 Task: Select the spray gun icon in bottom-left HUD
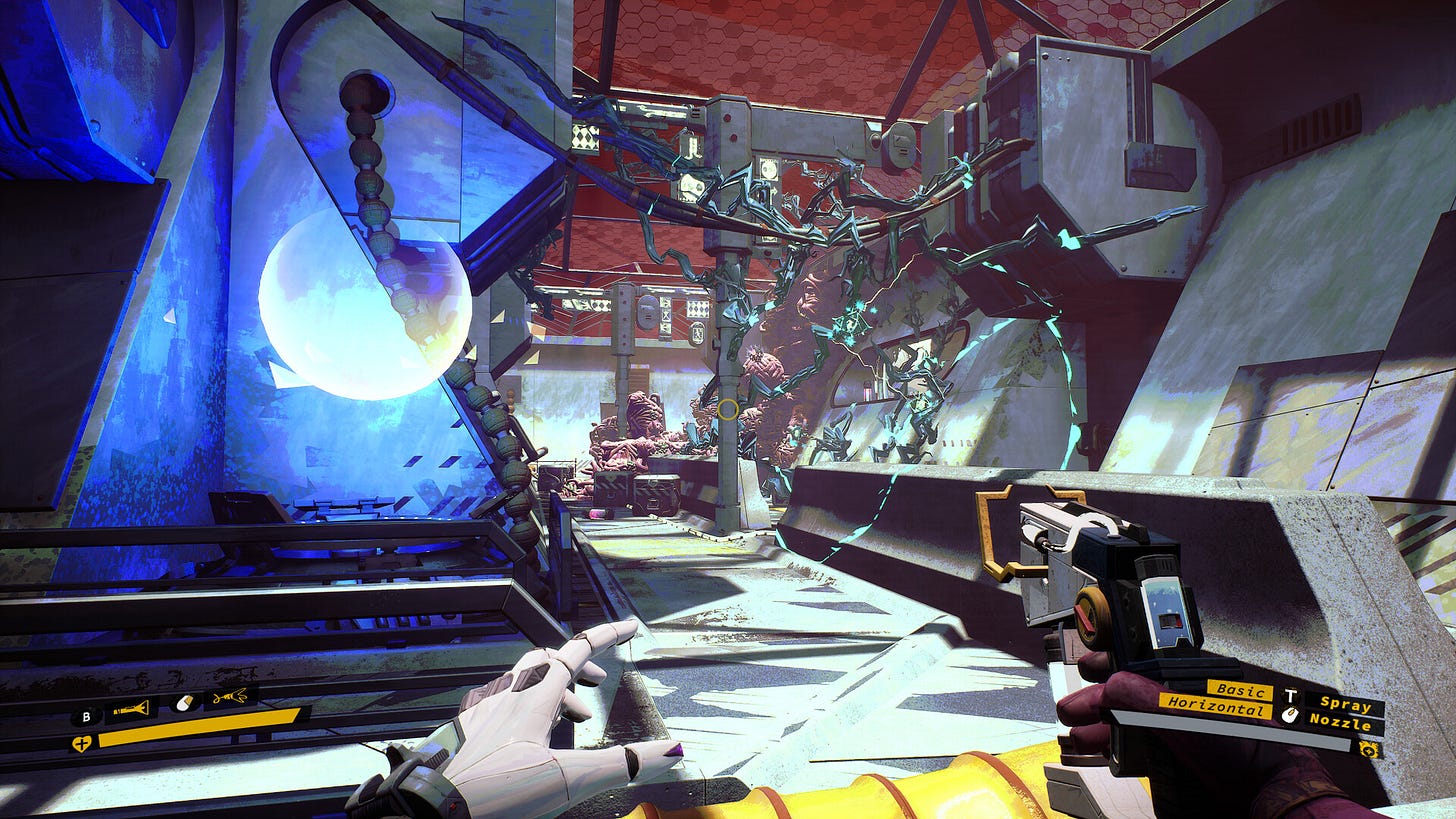click(130, 707)
